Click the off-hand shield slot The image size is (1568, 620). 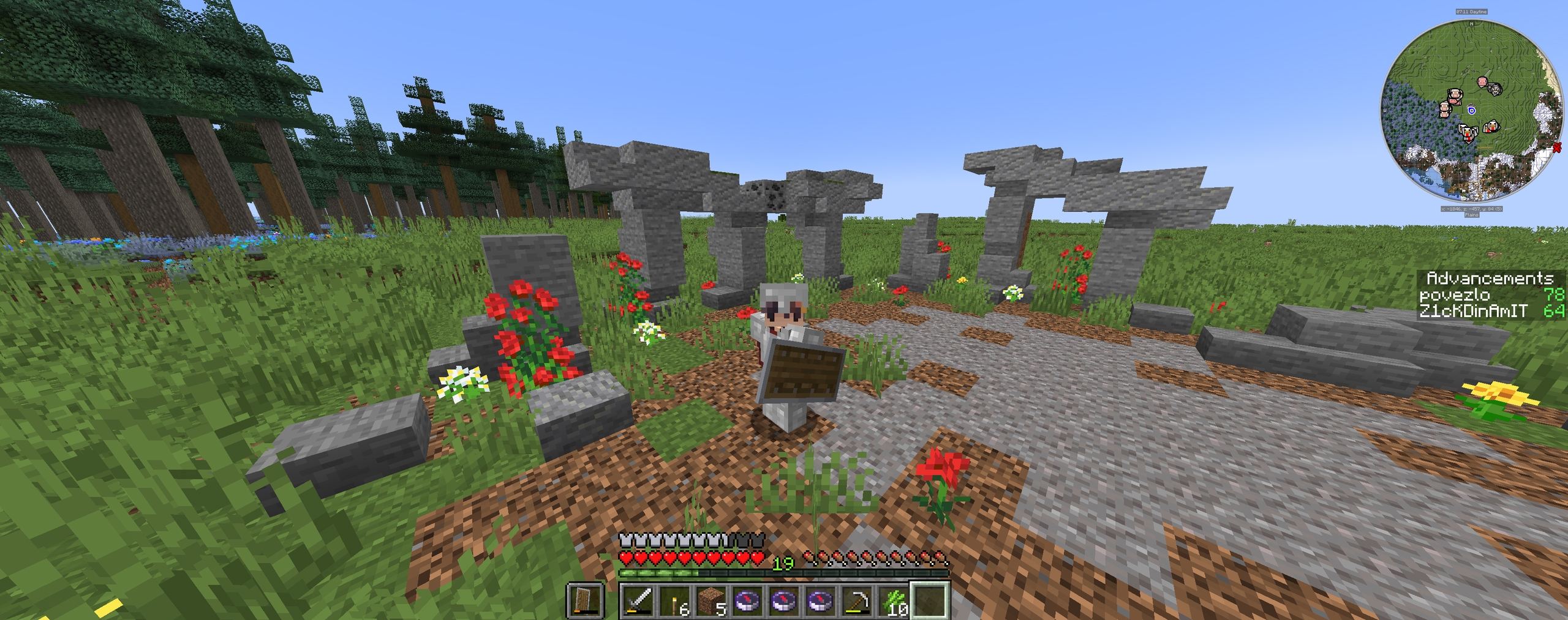tap(586, 600)
